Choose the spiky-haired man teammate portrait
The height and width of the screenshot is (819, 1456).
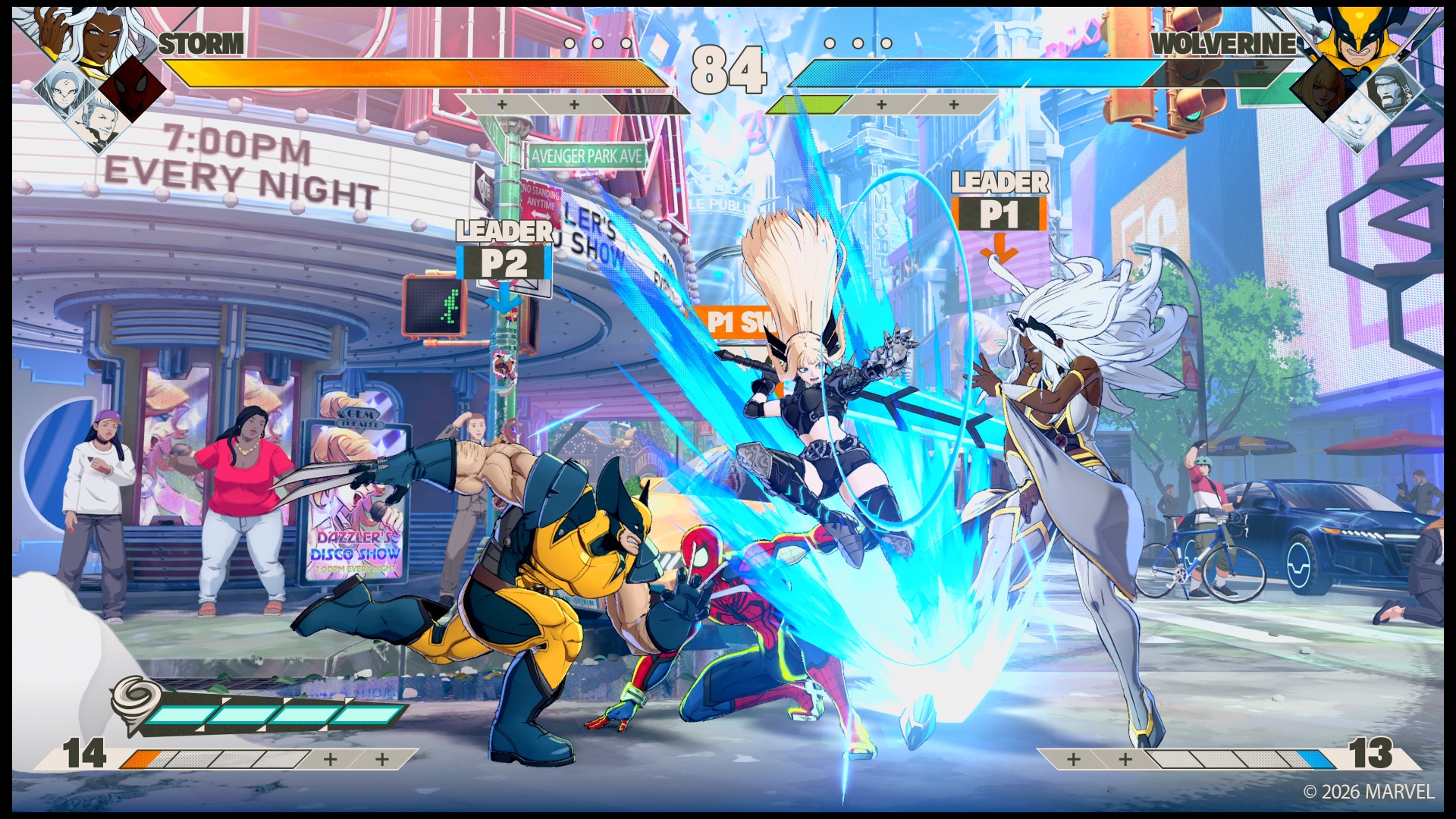(99, 123)
